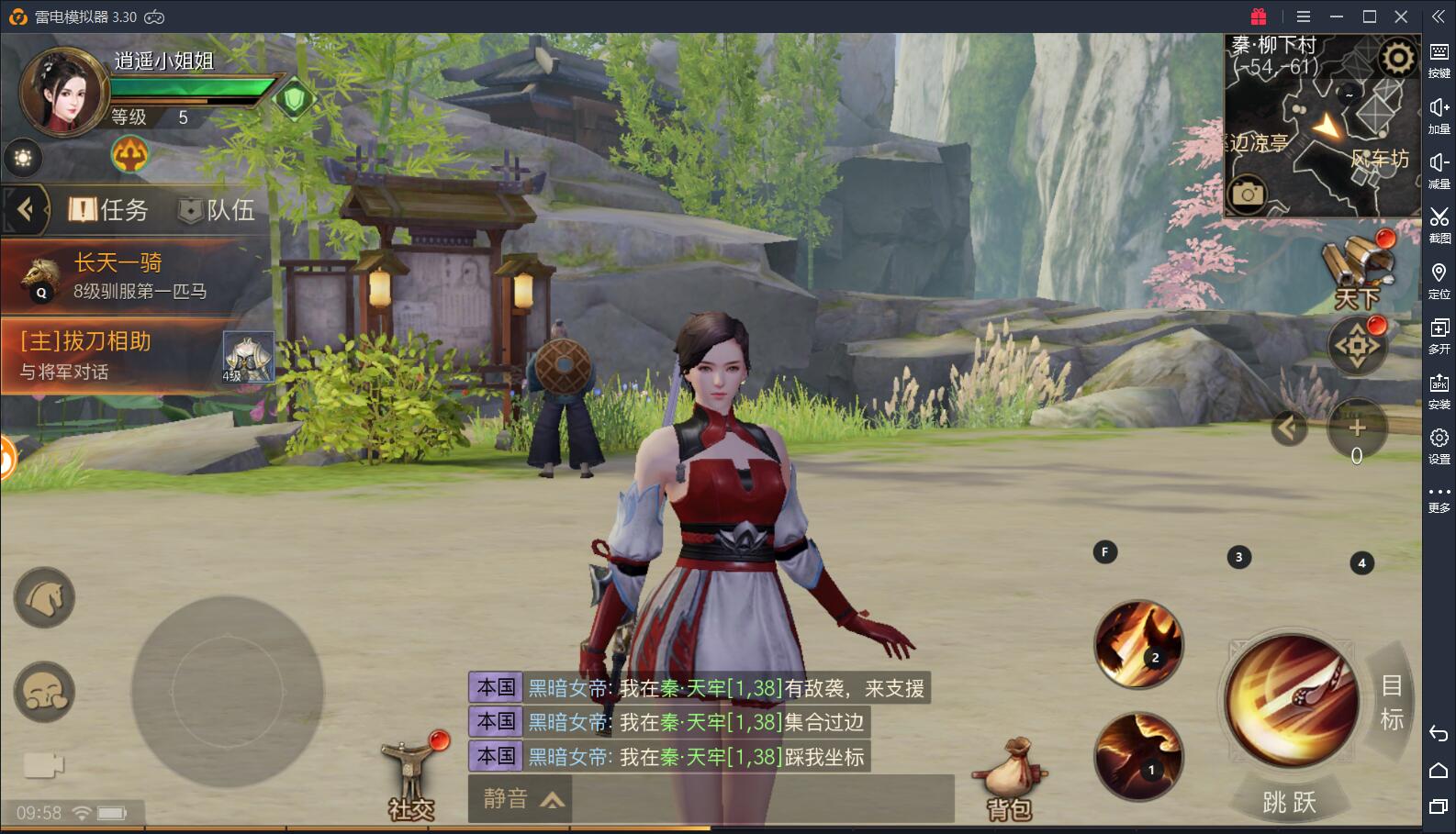Take a screenshot with the emulator 截图 button
This screenshot has width=1456, height=834.
pyautogui.click(x=1439, y=224)
